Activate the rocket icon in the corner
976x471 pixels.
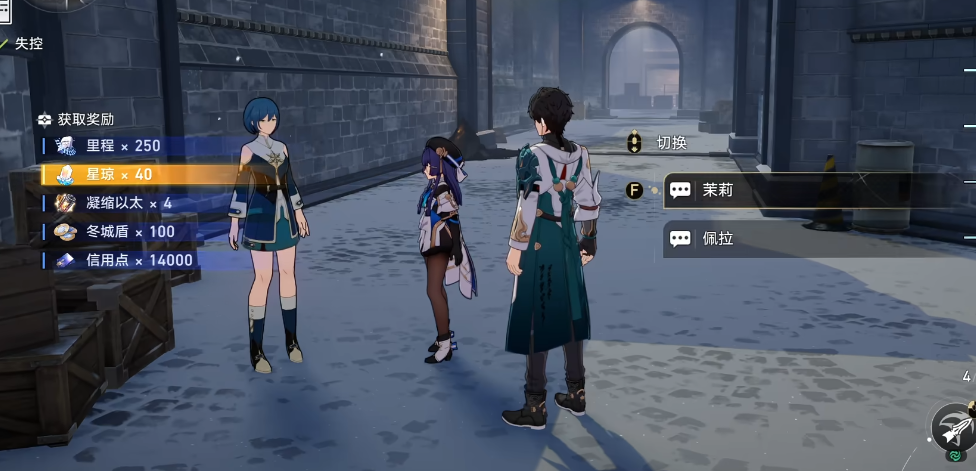[x=953, y=427]
